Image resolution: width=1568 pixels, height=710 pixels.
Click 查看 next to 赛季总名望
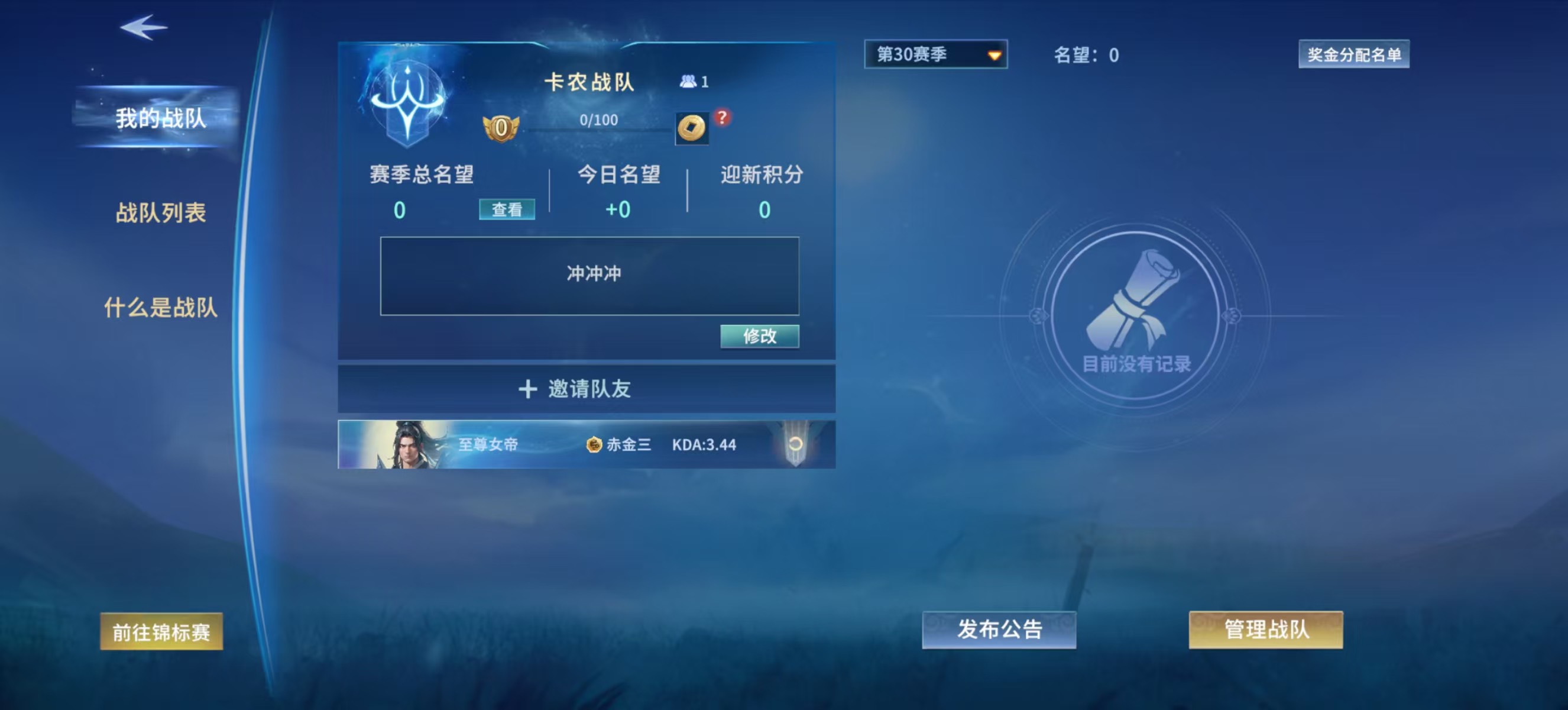point(508,208)
